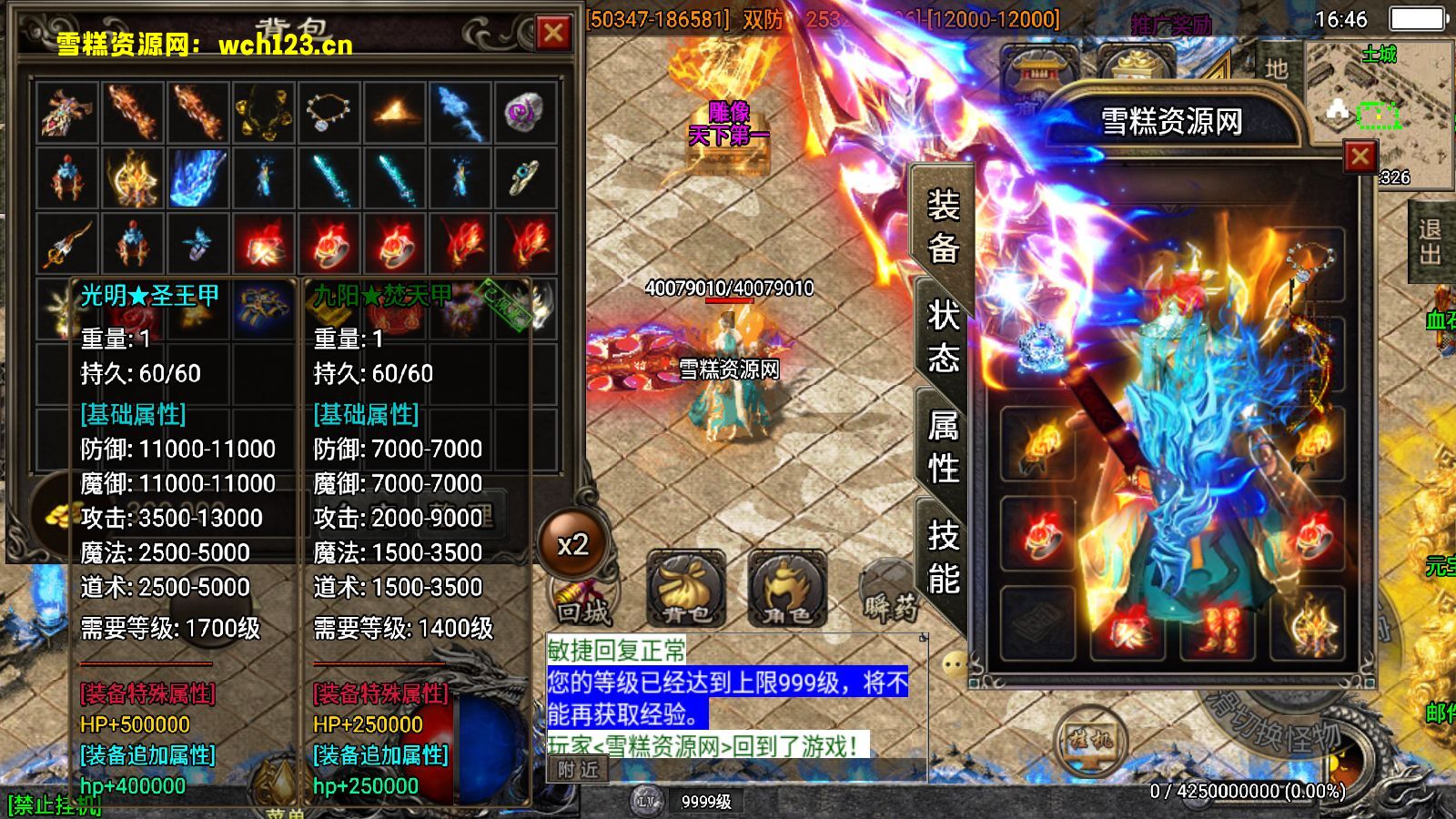Close the backpack inventory window

pyautogui.click(x=553, y=34)
